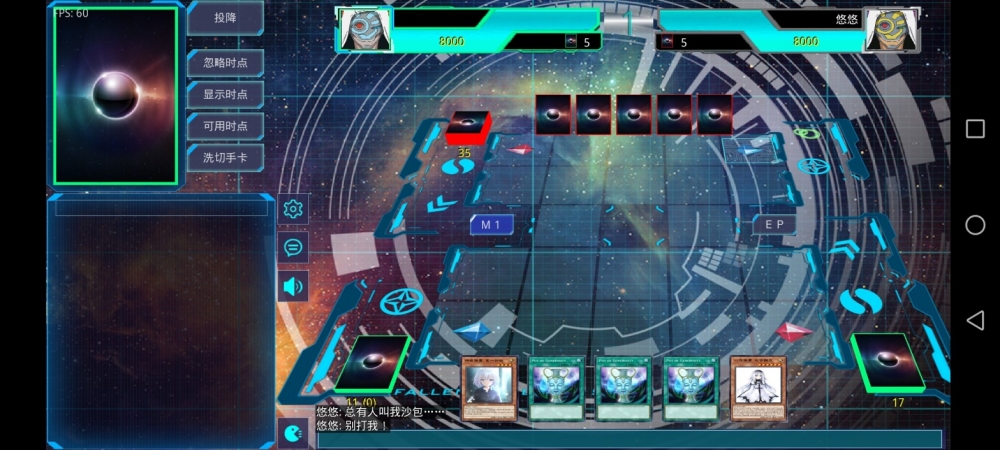The height and width of the screenshot is (450, 1000).
Task: Open settings via the gear icon
Action: click(x=293, y=209)
